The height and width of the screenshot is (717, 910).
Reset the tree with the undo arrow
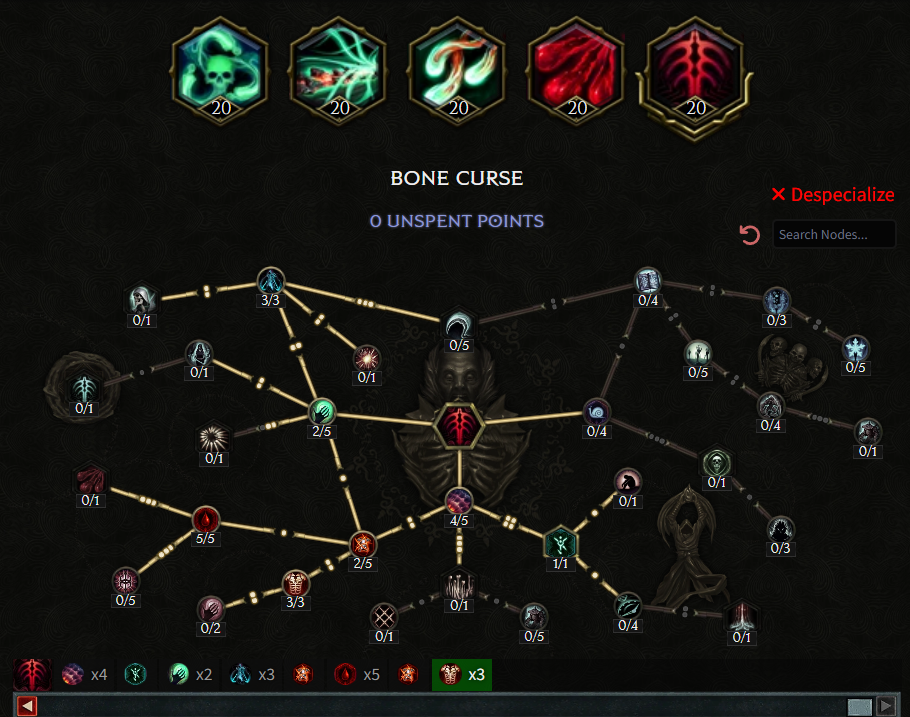pyautogui.click(x=749, y=235)
